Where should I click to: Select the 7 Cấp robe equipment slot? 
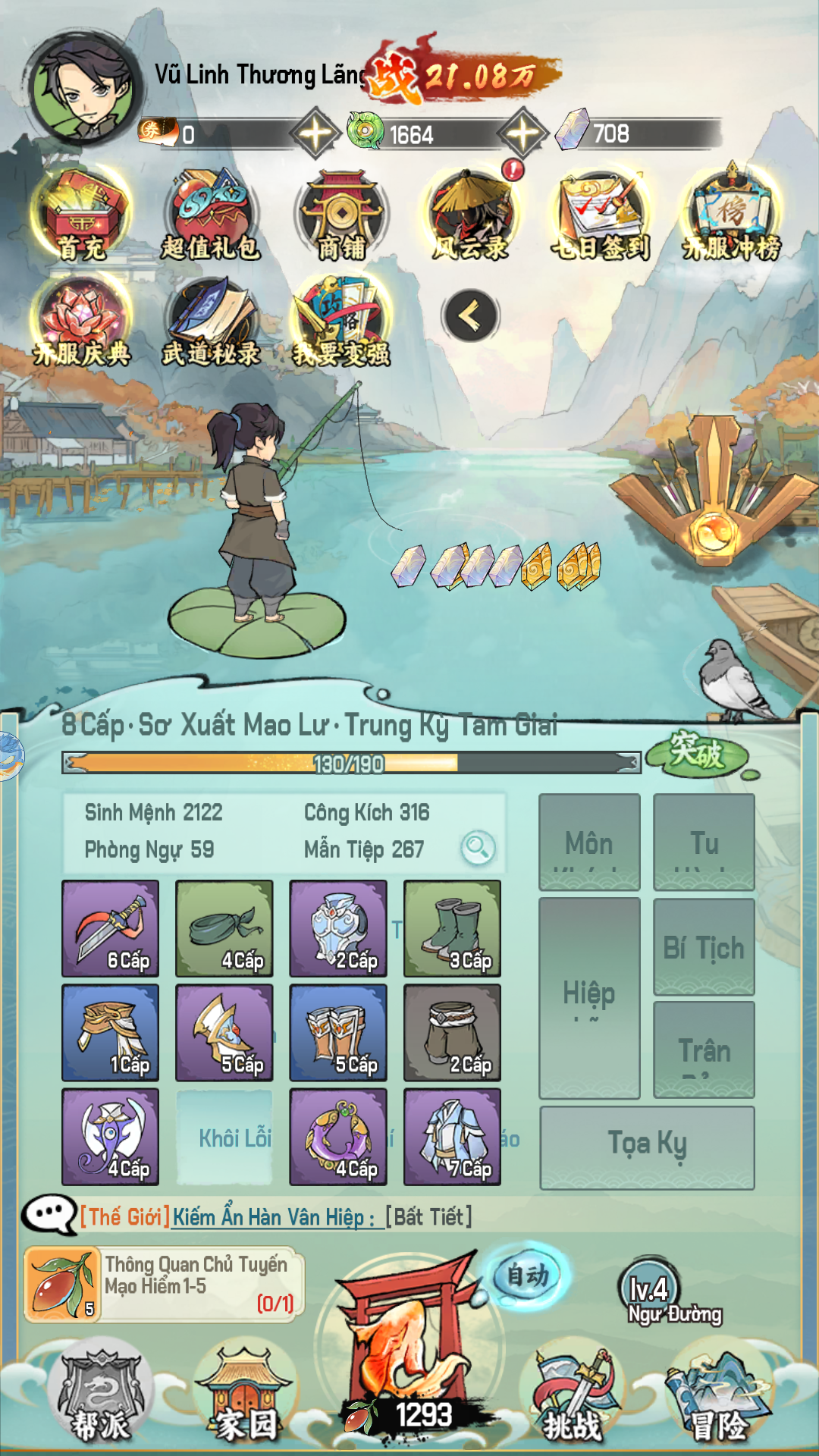(x=453, y=1136)
